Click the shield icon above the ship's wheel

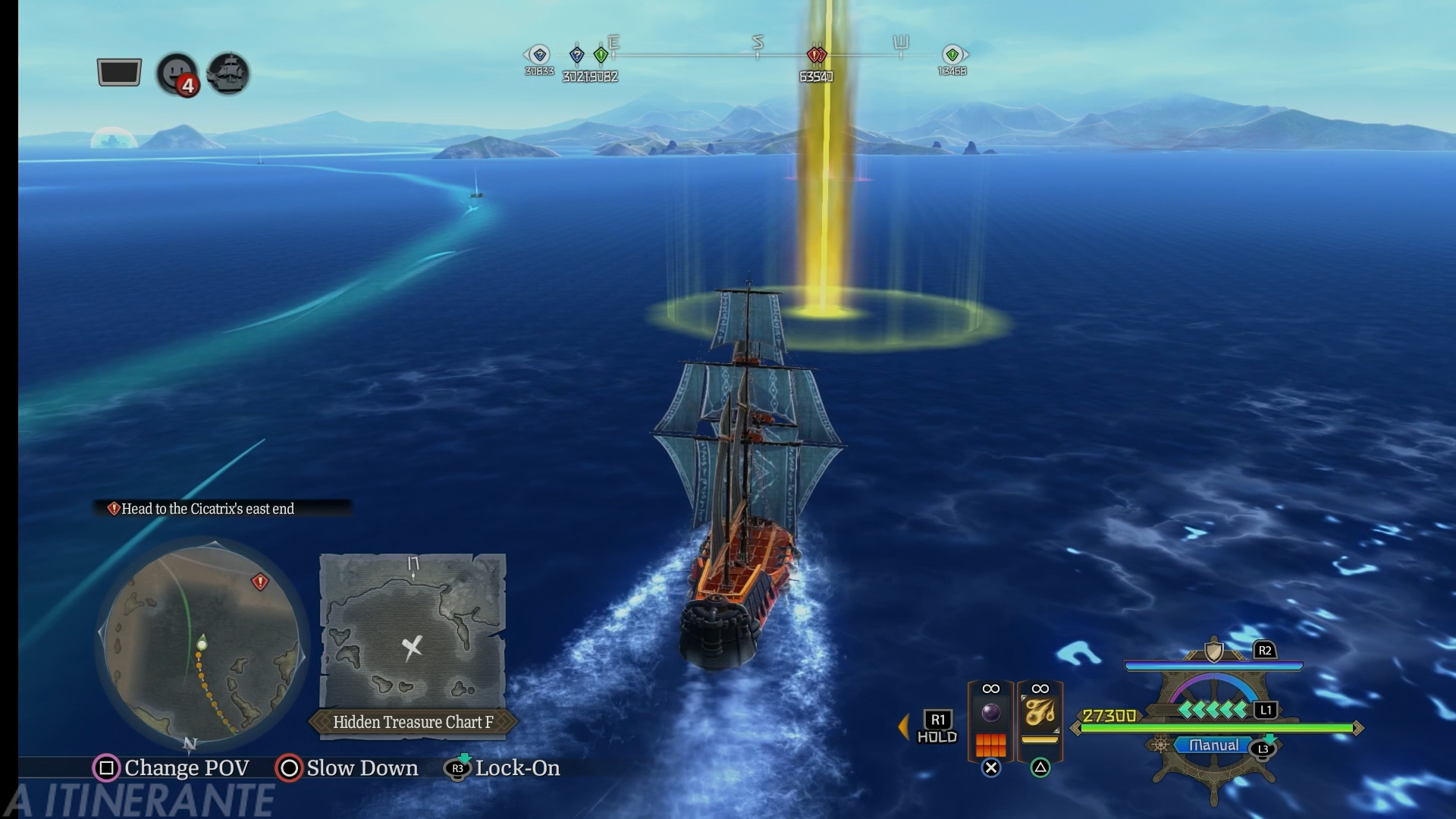(x=1214, y=651)
